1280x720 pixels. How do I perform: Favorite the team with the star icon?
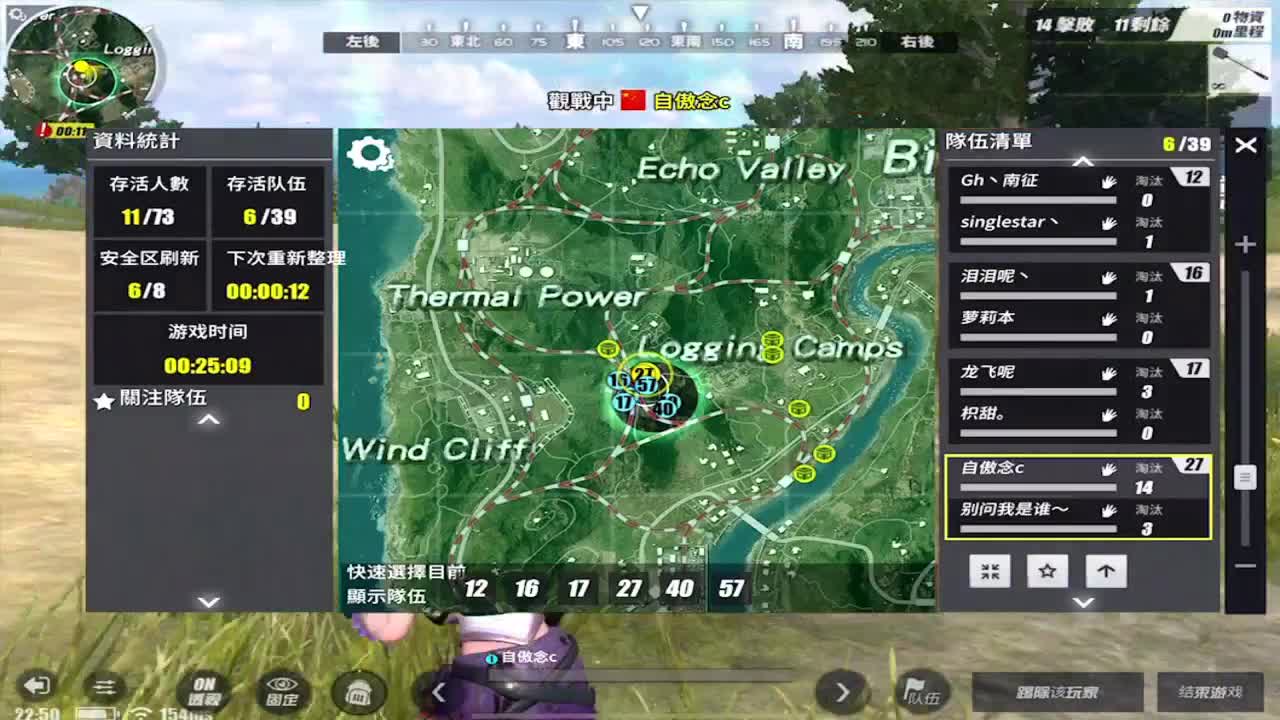click(x=1046, y=571)
